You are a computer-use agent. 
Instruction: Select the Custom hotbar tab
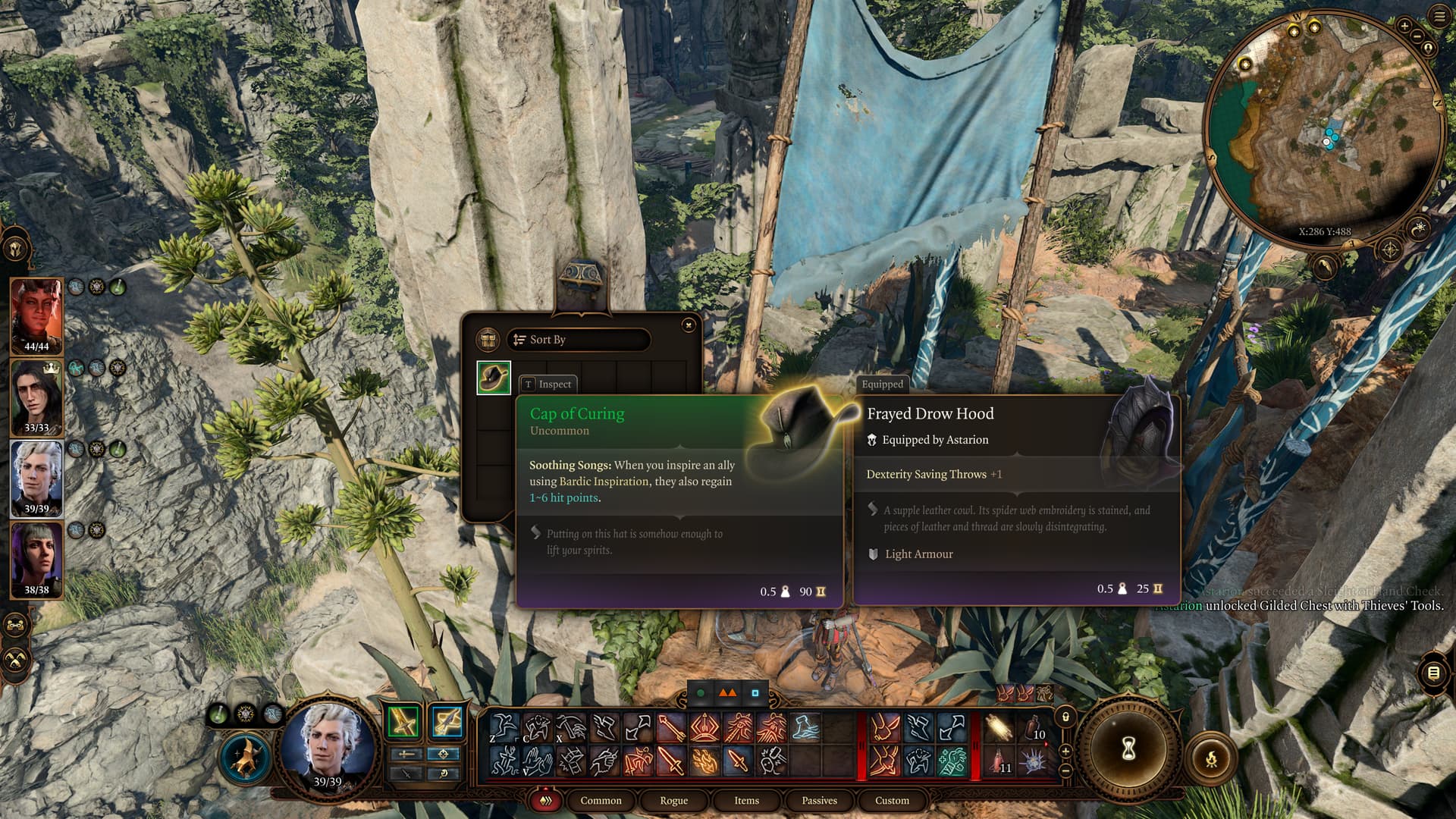(x=892, y=801)
